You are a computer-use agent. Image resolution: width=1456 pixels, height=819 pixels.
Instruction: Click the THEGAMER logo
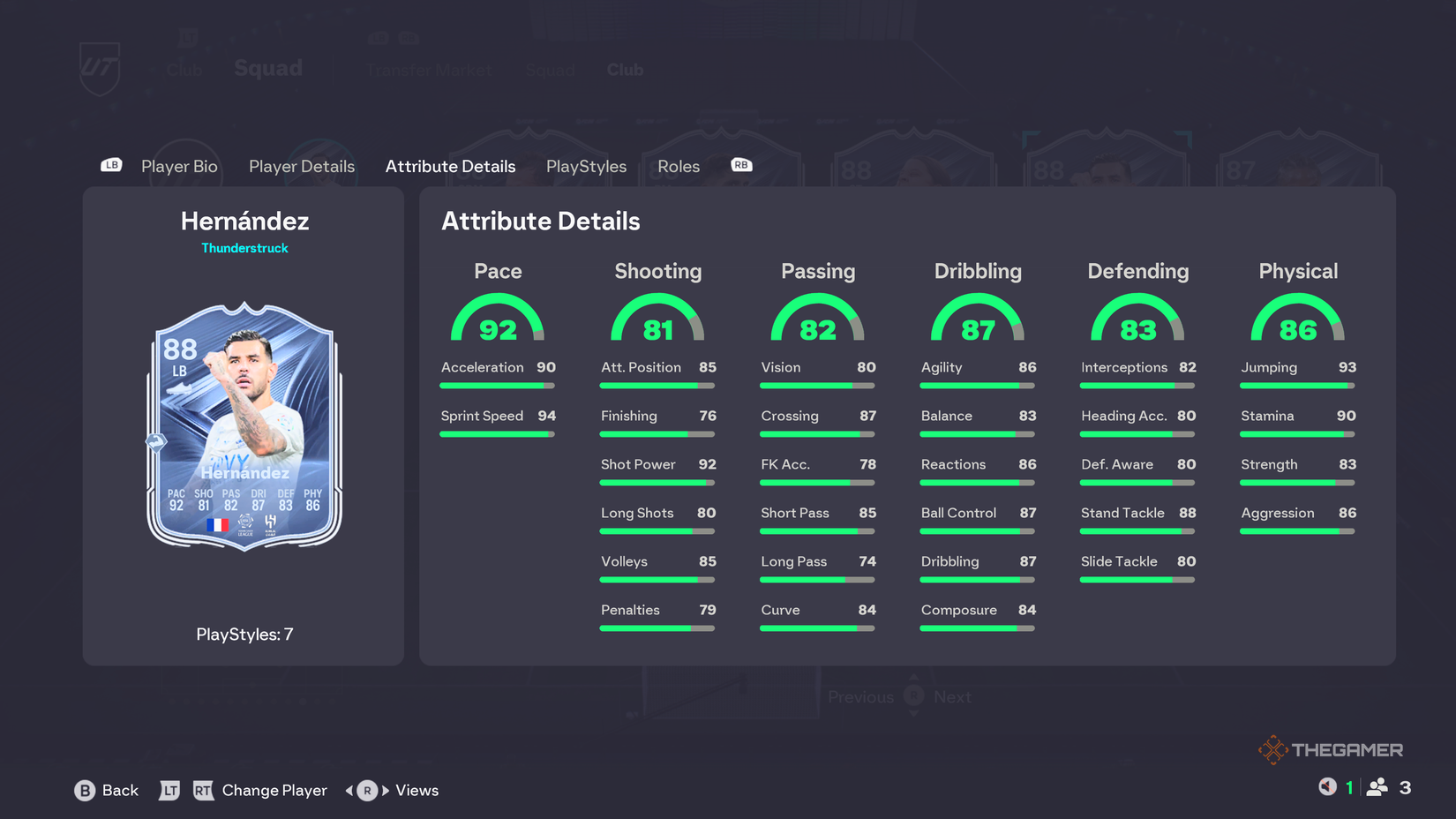pos(1332,748)
